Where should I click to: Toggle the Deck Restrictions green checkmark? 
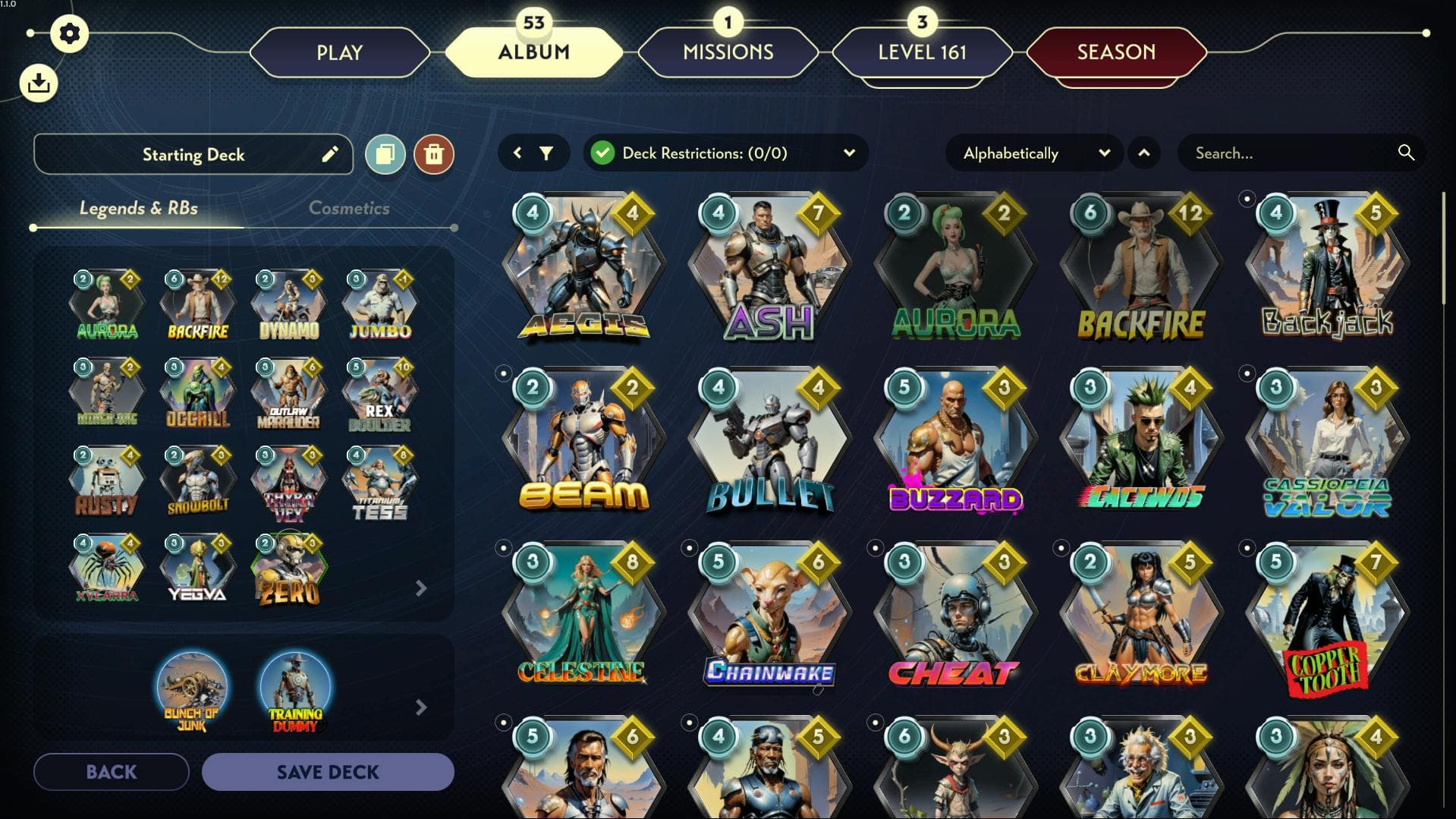(603, 153)
